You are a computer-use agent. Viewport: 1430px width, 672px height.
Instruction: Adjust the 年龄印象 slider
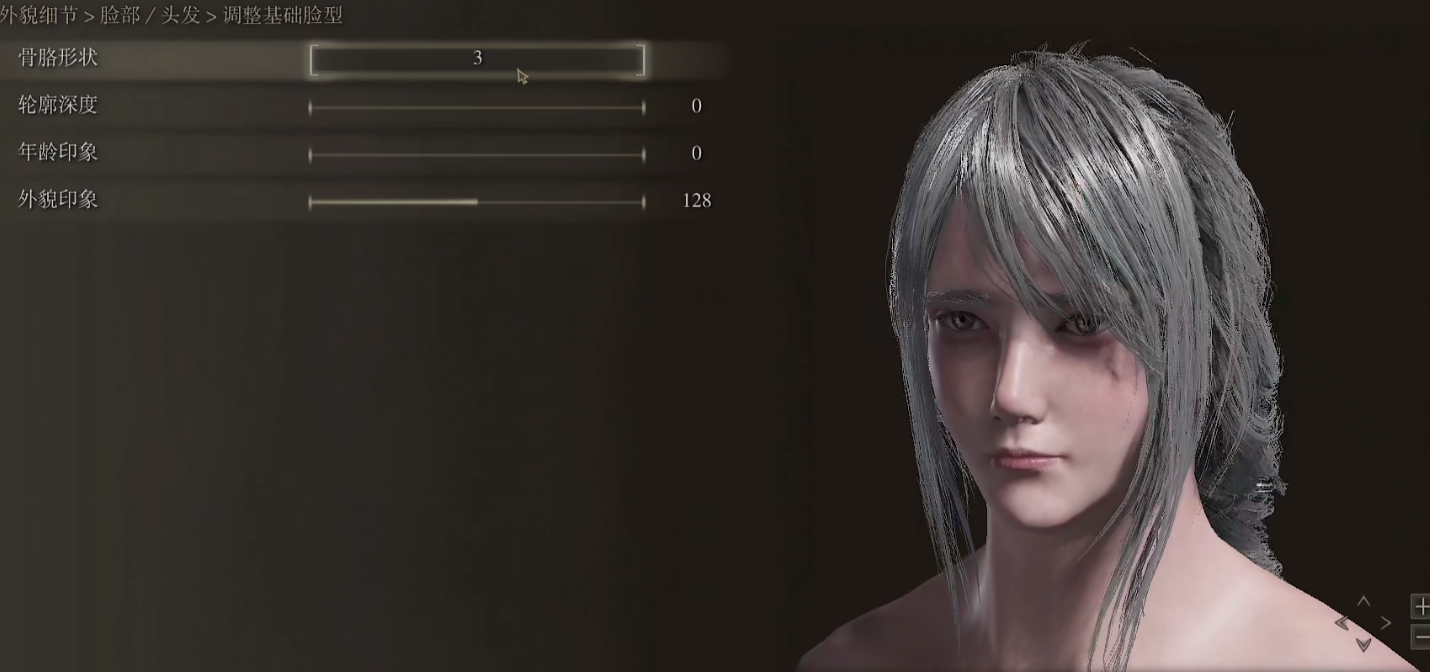click(477, 154)
